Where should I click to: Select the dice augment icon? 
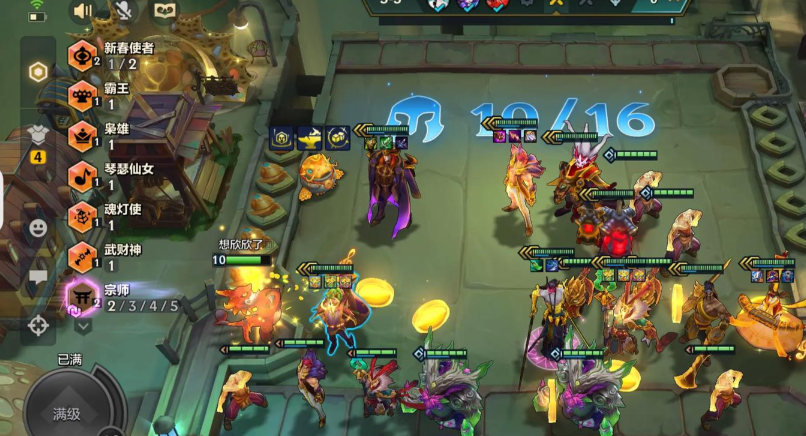click(x=337, y=138)
